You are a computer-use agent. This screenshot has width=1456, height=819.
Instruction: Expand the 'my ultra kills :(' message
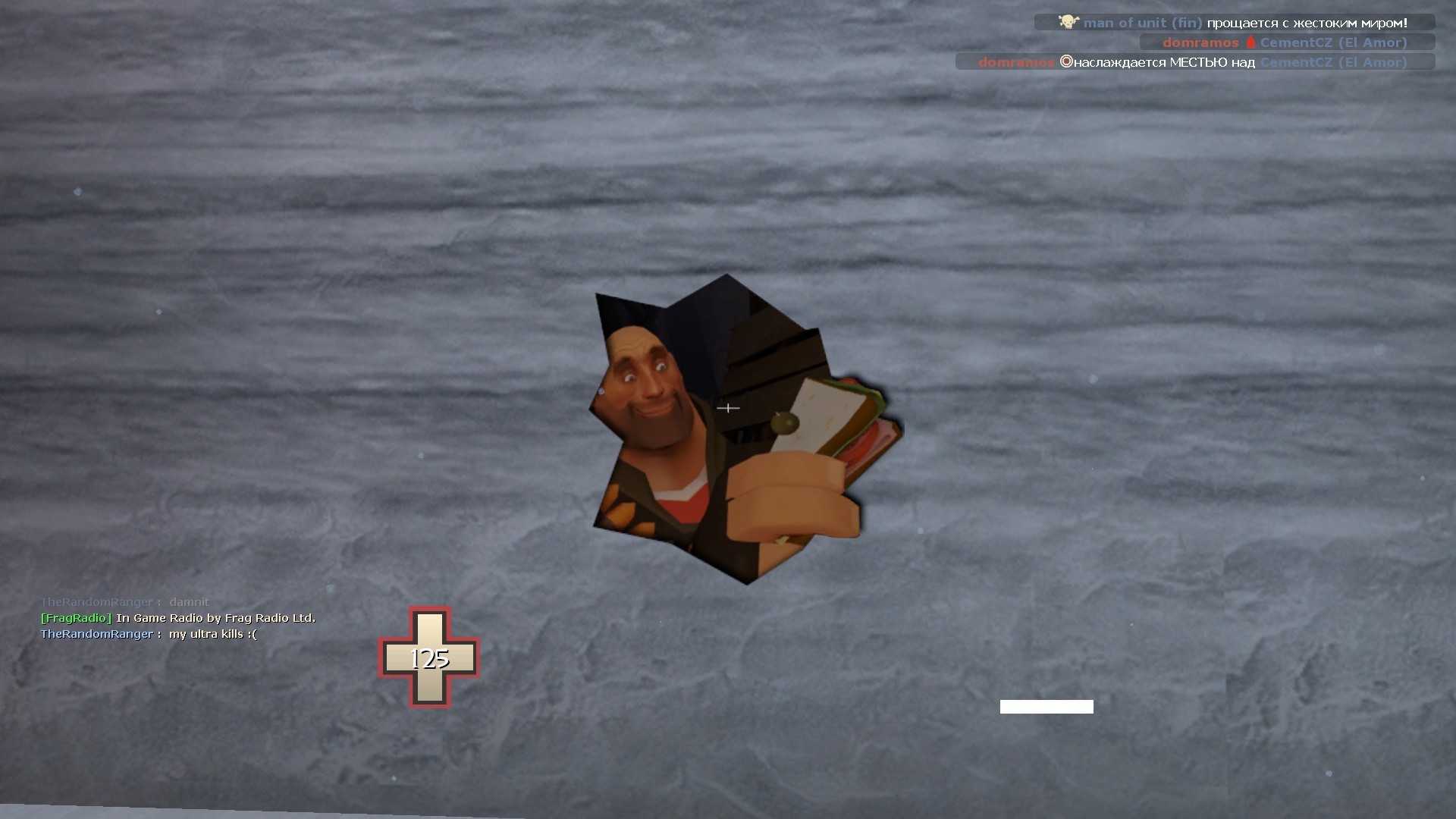click(x=212, y=633)
